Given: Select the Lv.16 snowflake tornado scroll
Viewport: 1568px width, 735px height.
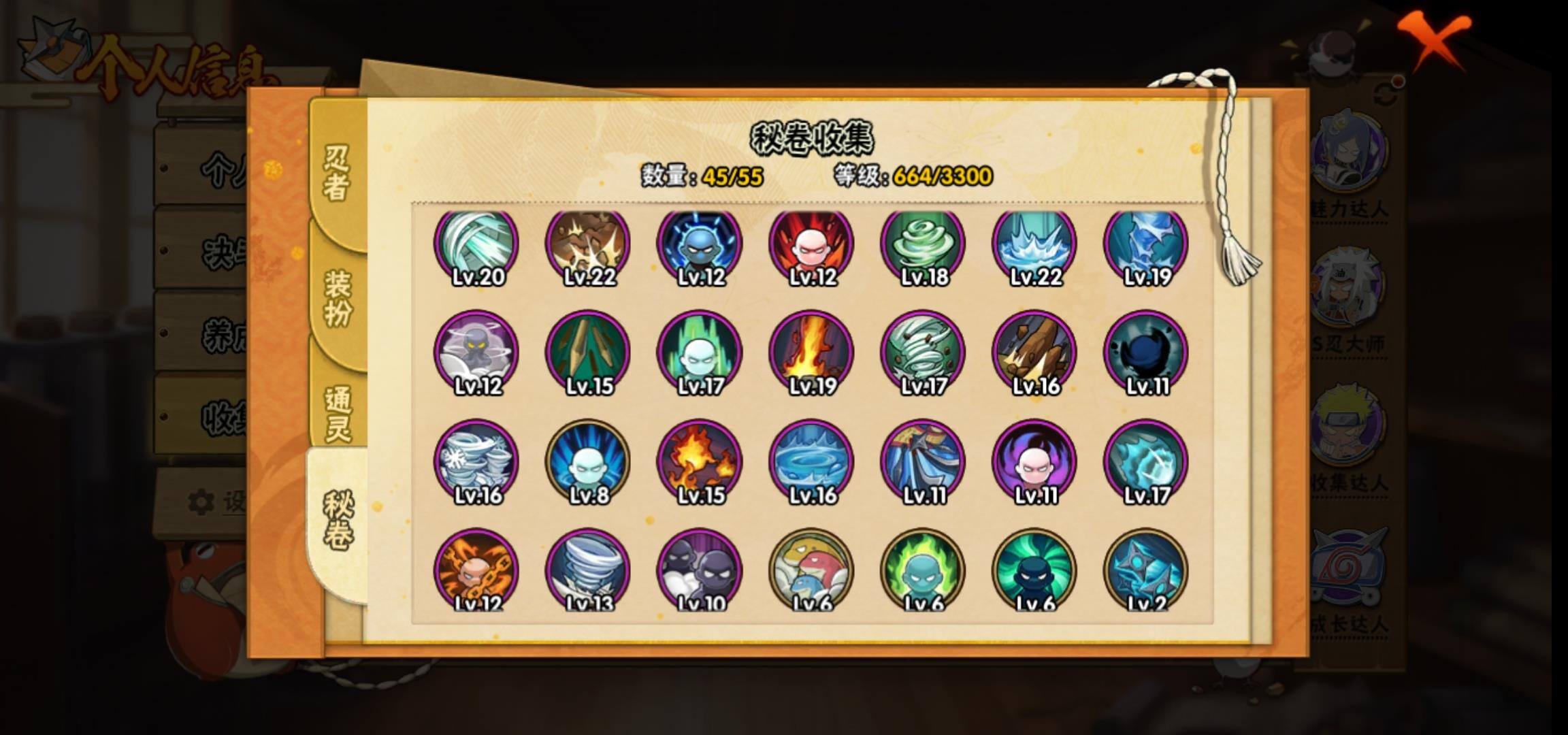Looking at the screenshot, I should (476, 463).
